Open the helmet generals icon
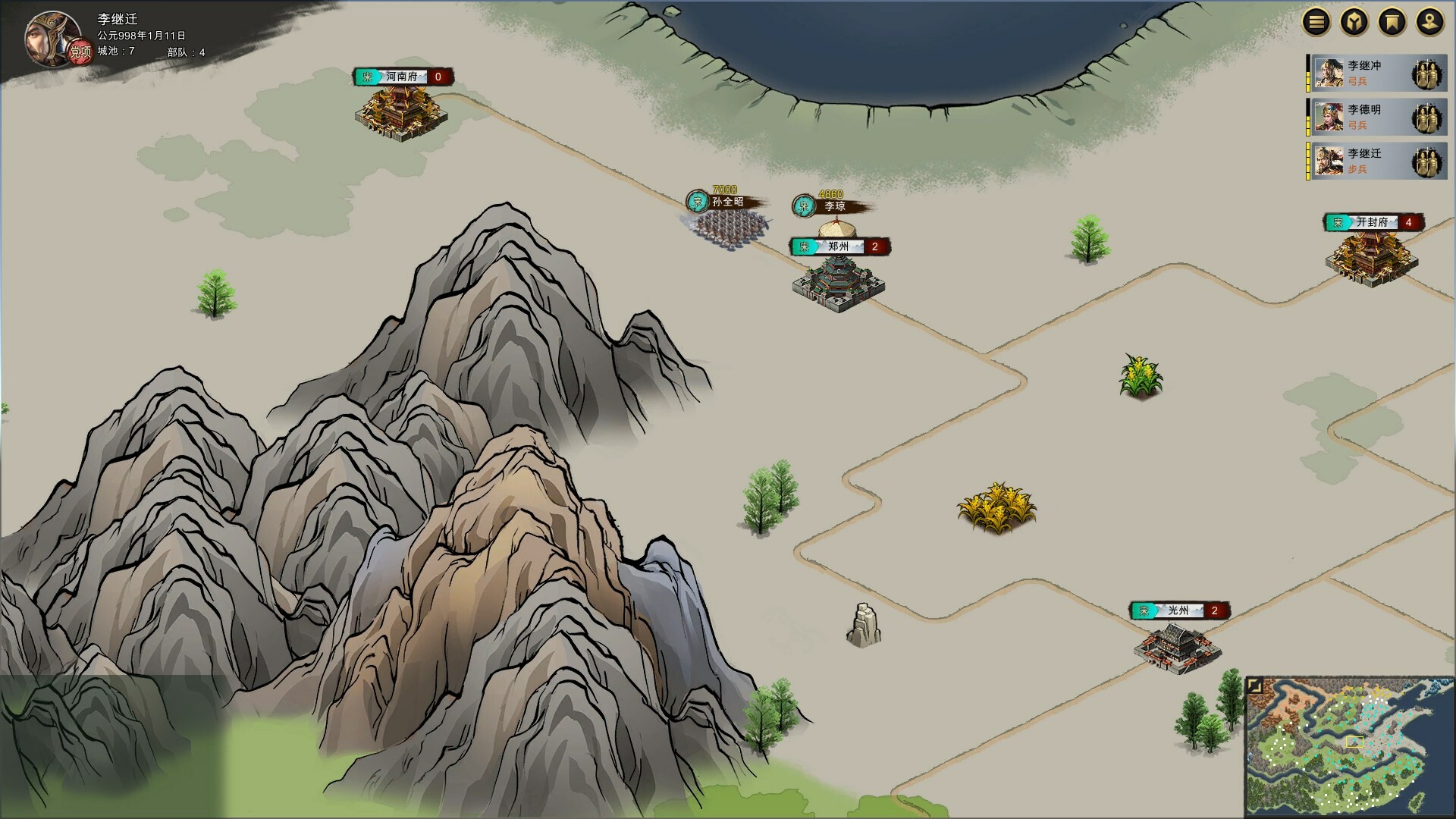Image resolution: width=1456 pixels, height=819 pixels. click(1354, 22)
